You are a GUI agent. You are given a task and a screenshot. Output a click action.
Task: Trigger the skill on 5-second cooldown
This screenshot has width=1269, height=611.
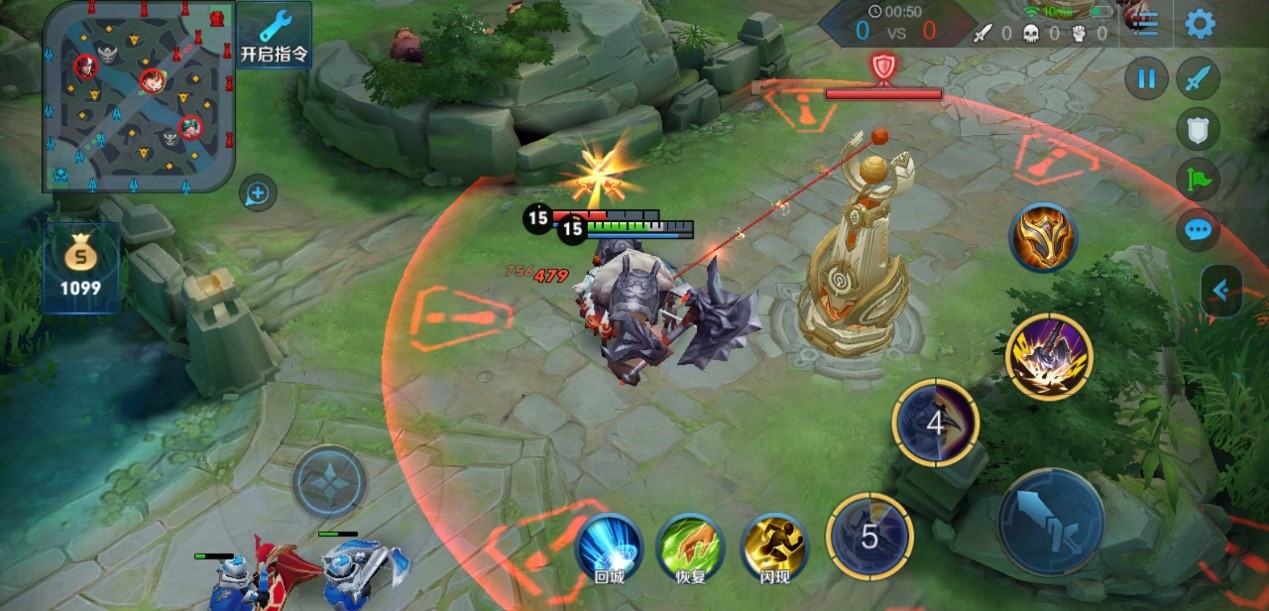(869, 536)
